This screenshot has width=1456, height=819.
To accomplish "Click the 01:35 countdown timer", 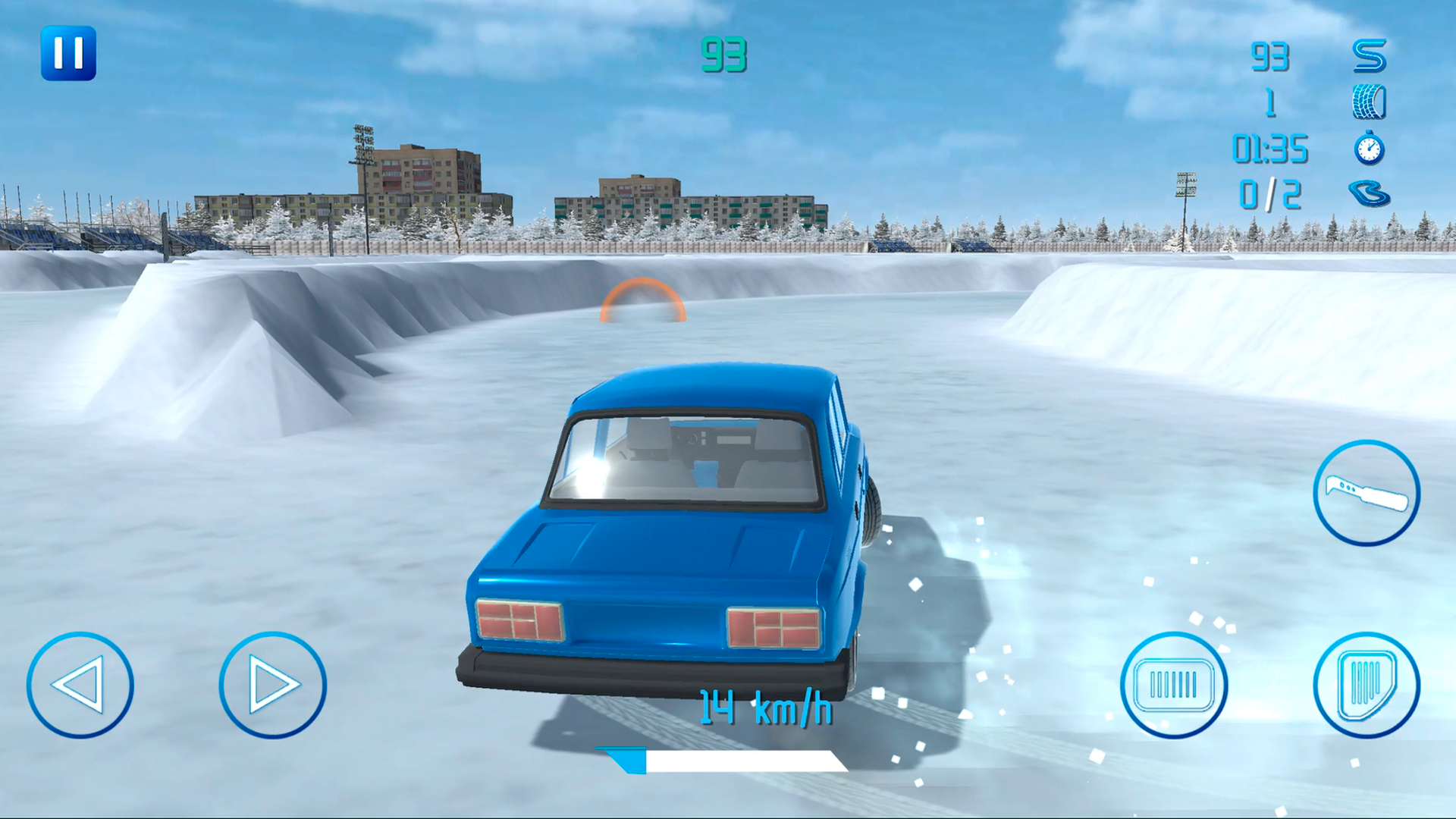I will tap(1271, 149).
